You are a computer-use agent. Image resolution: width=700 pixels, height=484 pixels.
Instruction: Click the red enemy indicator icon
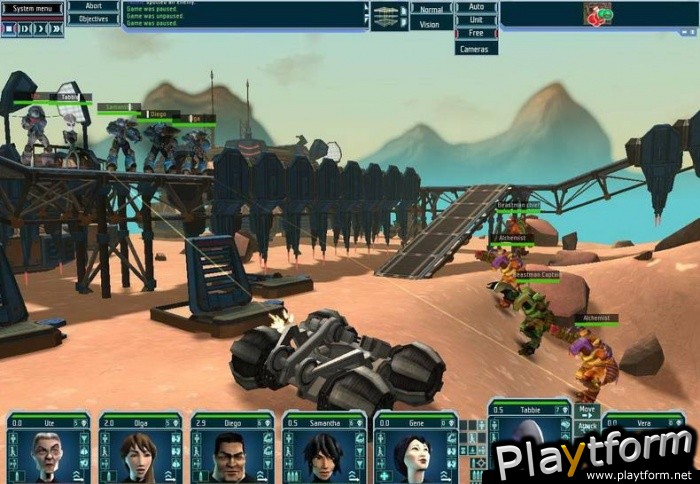597,14
